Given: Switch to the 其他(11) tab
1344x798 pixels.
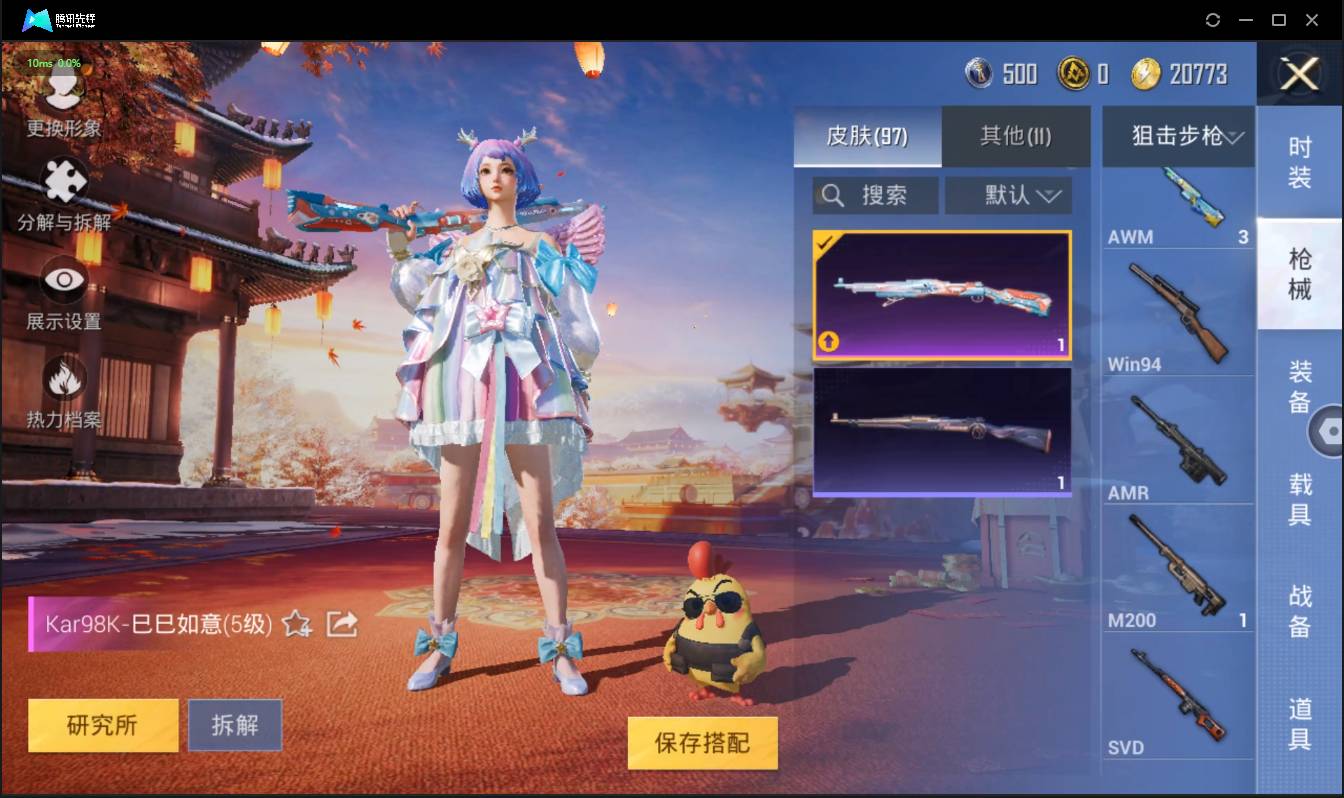Looking at the screenshot, I should click(1016, 136).
